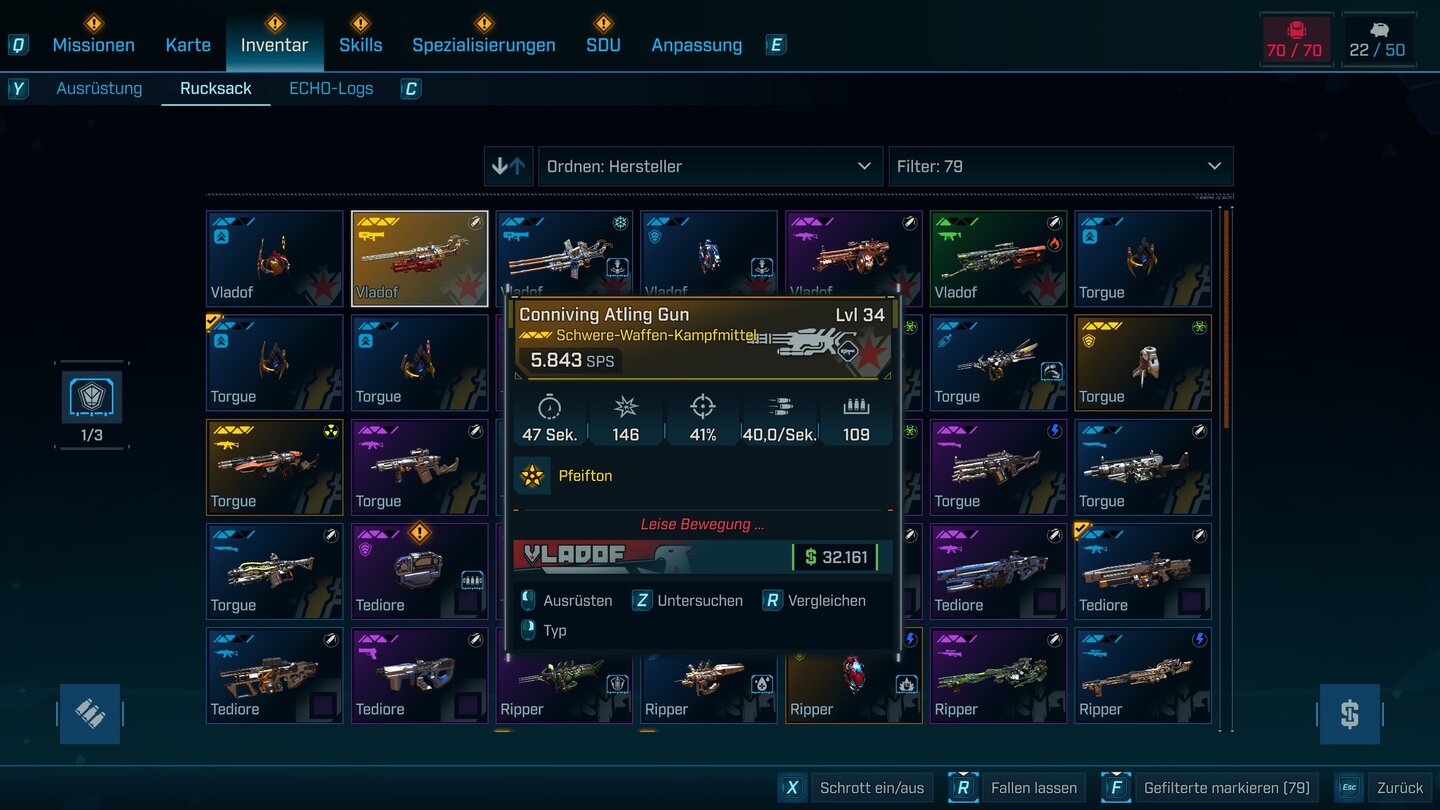1440x810 pixels.
Task: Choose the Tediore item with warning marker
Action: [x=419, y=571]
